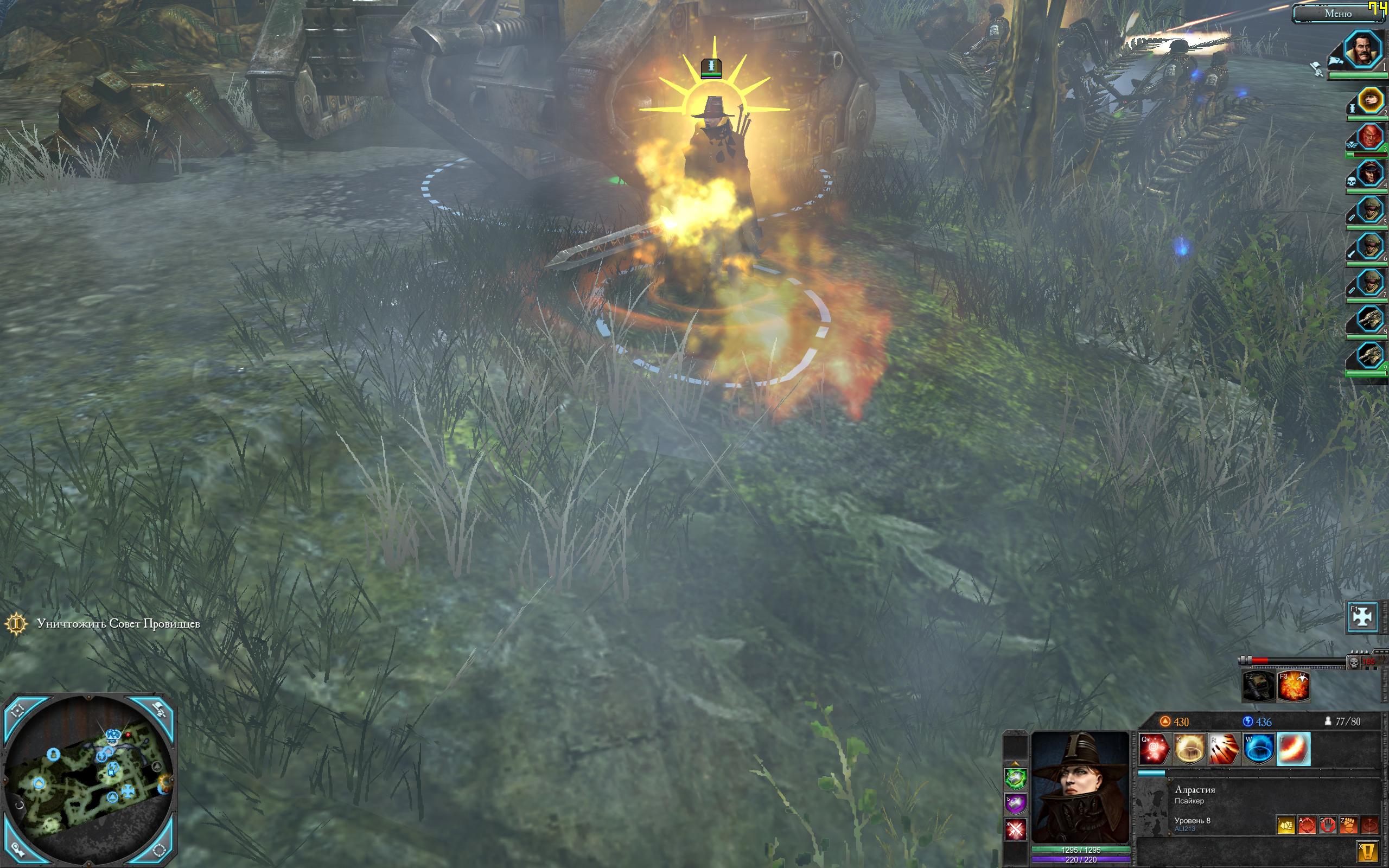
Task: Click the objective Уничтожить Совет Провидцев
Action: coord(118,623)
